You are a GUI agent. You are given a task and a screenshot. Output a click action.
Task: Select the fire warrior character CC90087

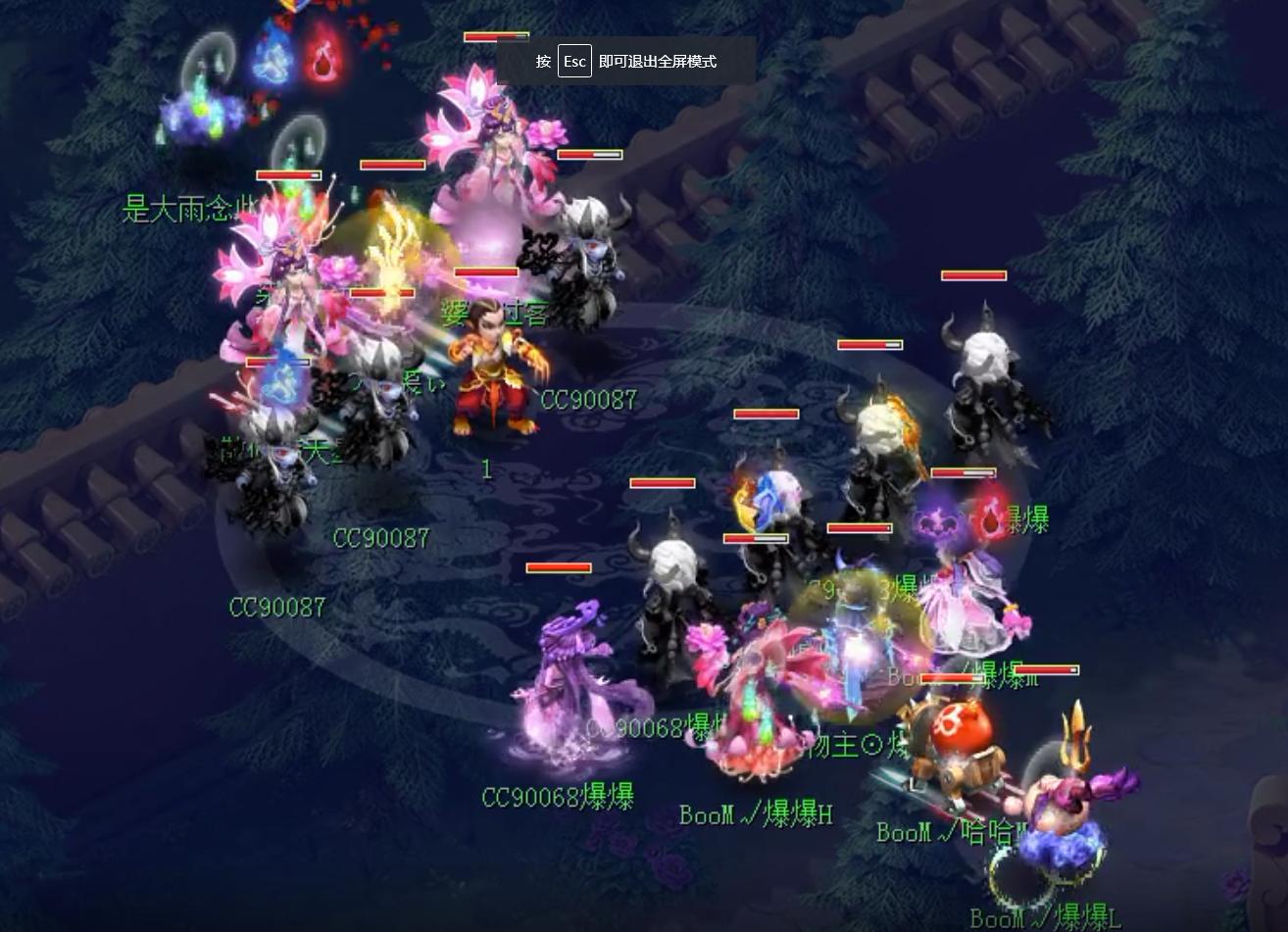(495, 372)
